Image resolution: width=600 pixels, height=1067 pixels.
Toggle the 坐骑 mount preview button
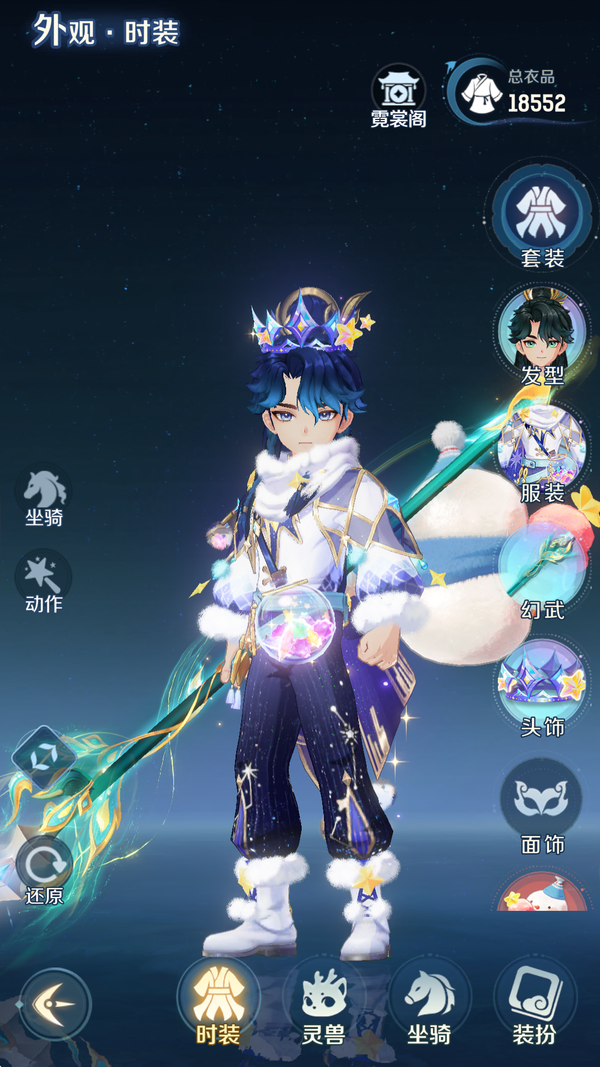[x=44, y=497]
